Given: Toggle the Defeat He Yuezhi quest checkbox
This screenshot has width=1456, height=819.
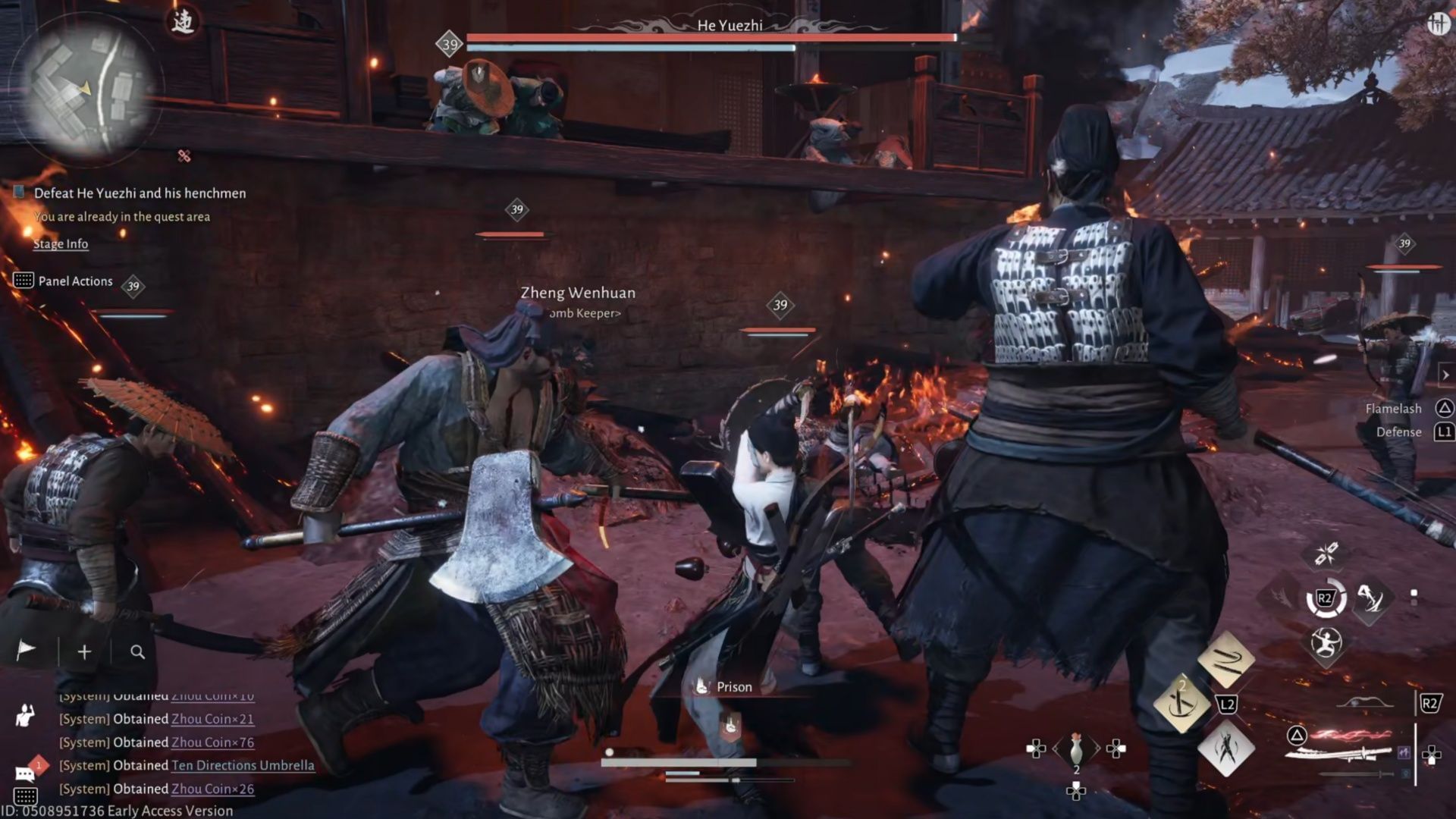Looking at the screenshot, I should 19,193.
